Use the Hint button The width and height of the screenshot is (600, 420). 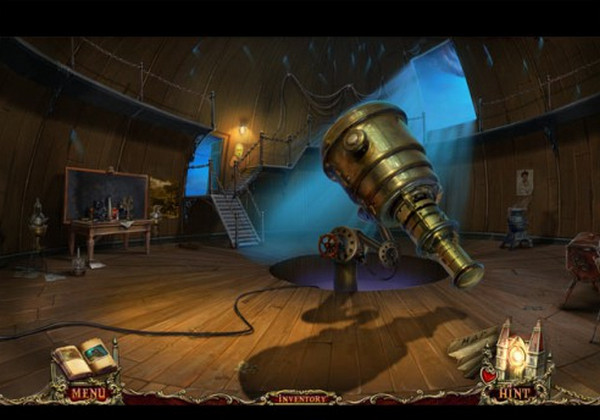click(514, 393)
